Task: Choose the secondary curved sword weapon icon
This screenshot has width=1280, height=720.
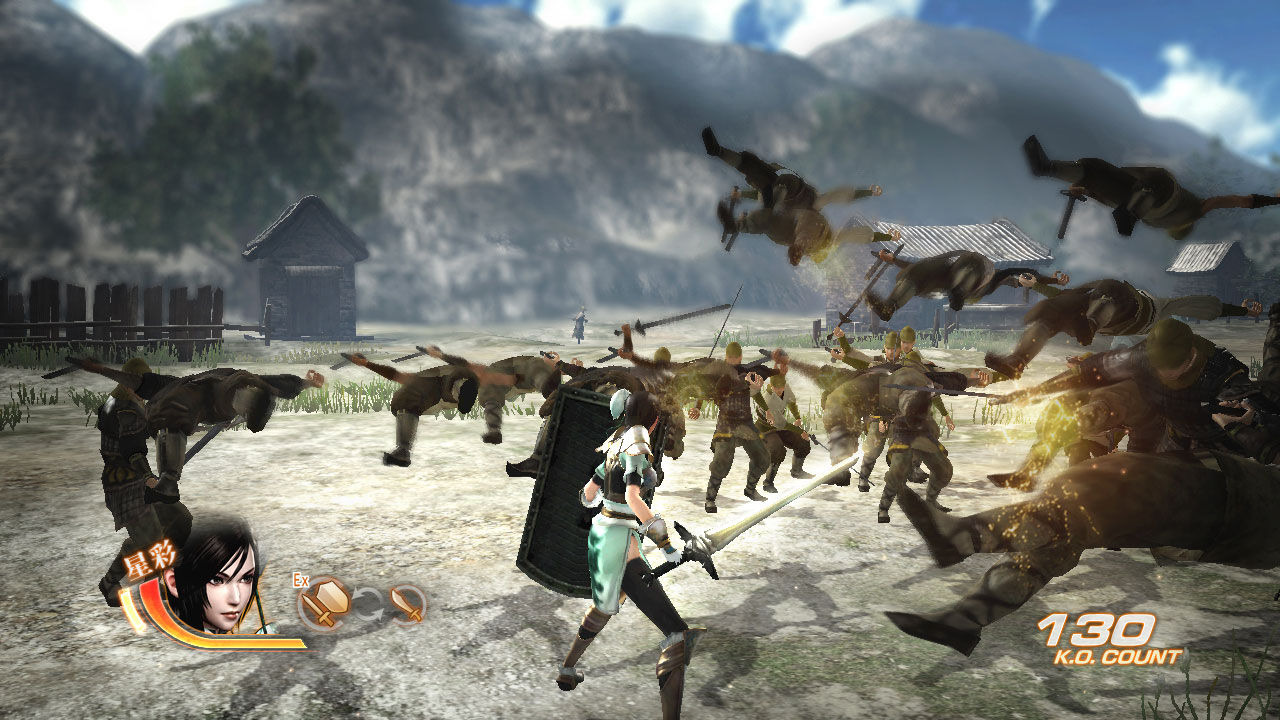Action: click(x=406, y=603)
